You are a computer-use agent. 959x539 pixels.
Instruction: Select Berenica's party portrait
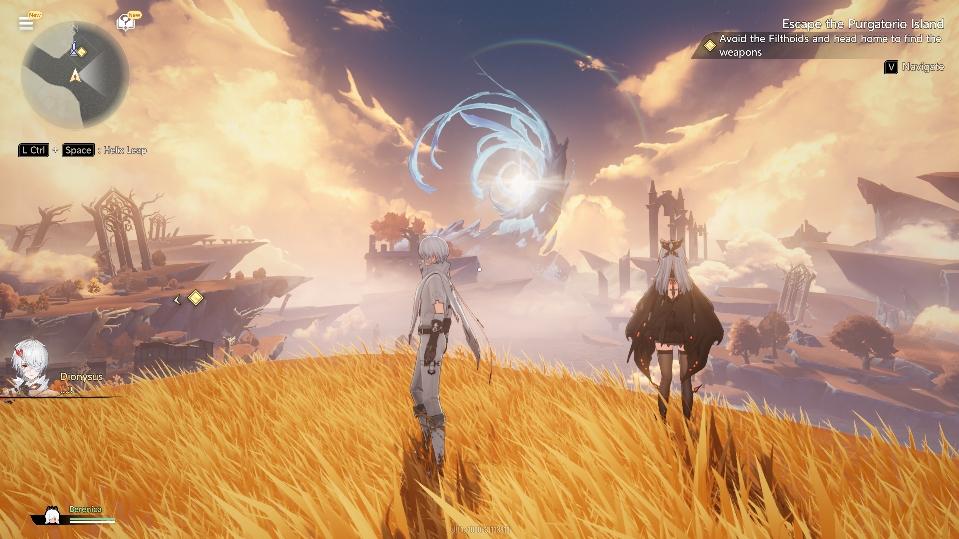point(52,514)
